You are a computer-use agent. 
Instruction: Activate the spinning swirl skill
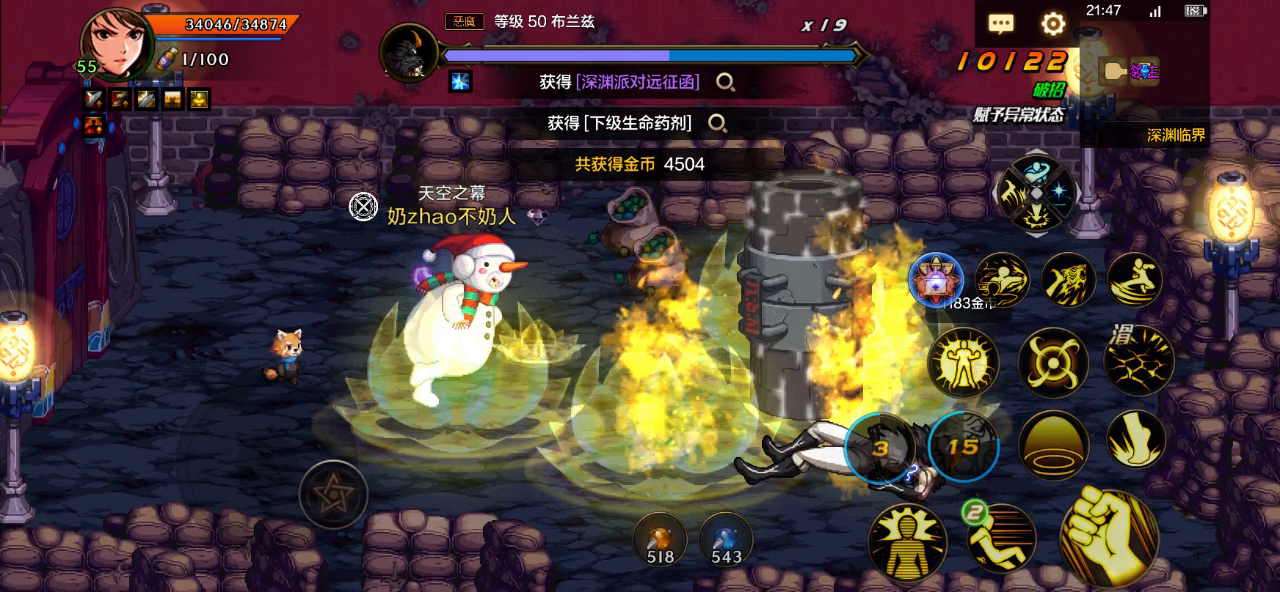tap(1053, 362)
